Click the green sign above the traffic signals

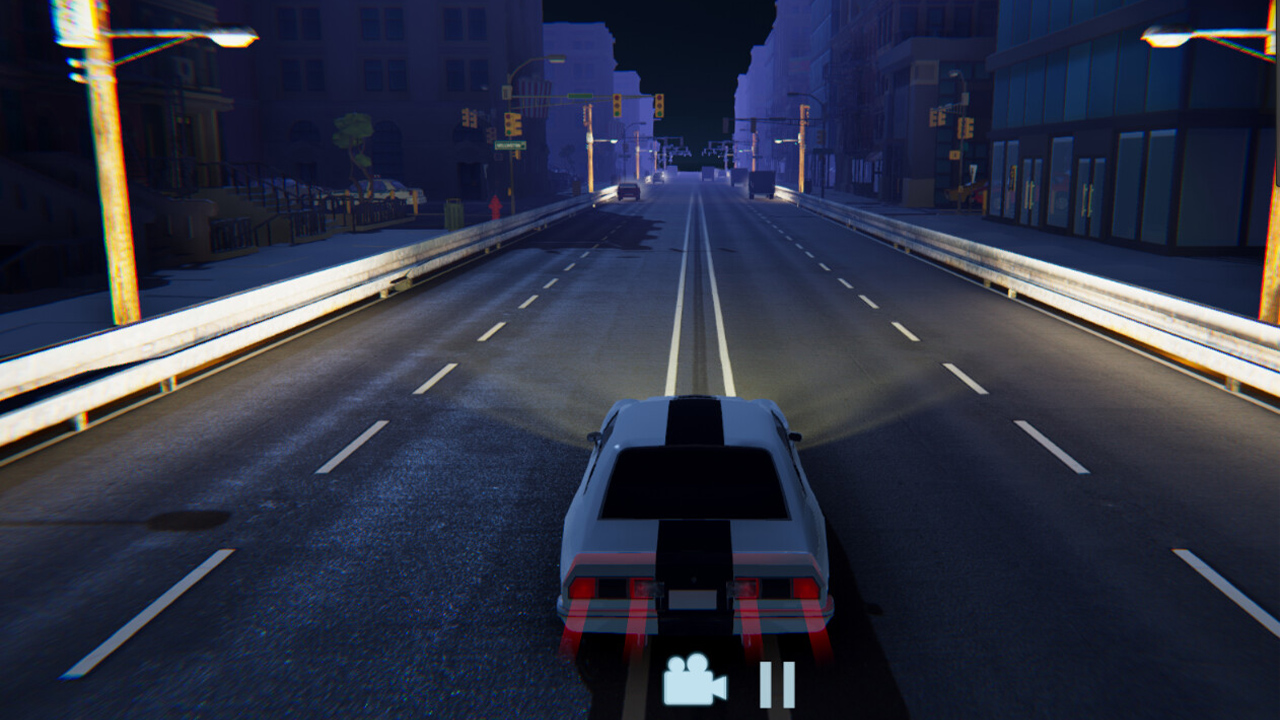point(580,96)
